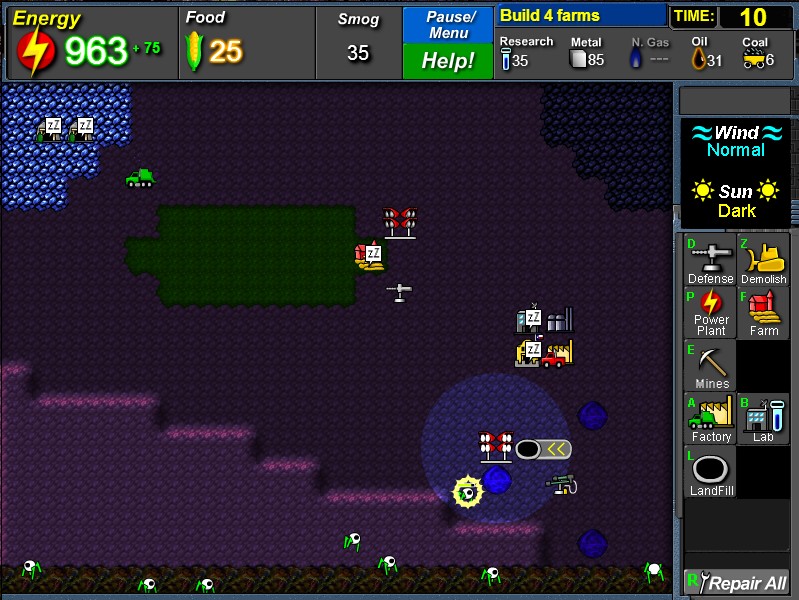Choose the Factory build option
The height and width of the screenshot is (600, 799).
[x=710, y=419]
